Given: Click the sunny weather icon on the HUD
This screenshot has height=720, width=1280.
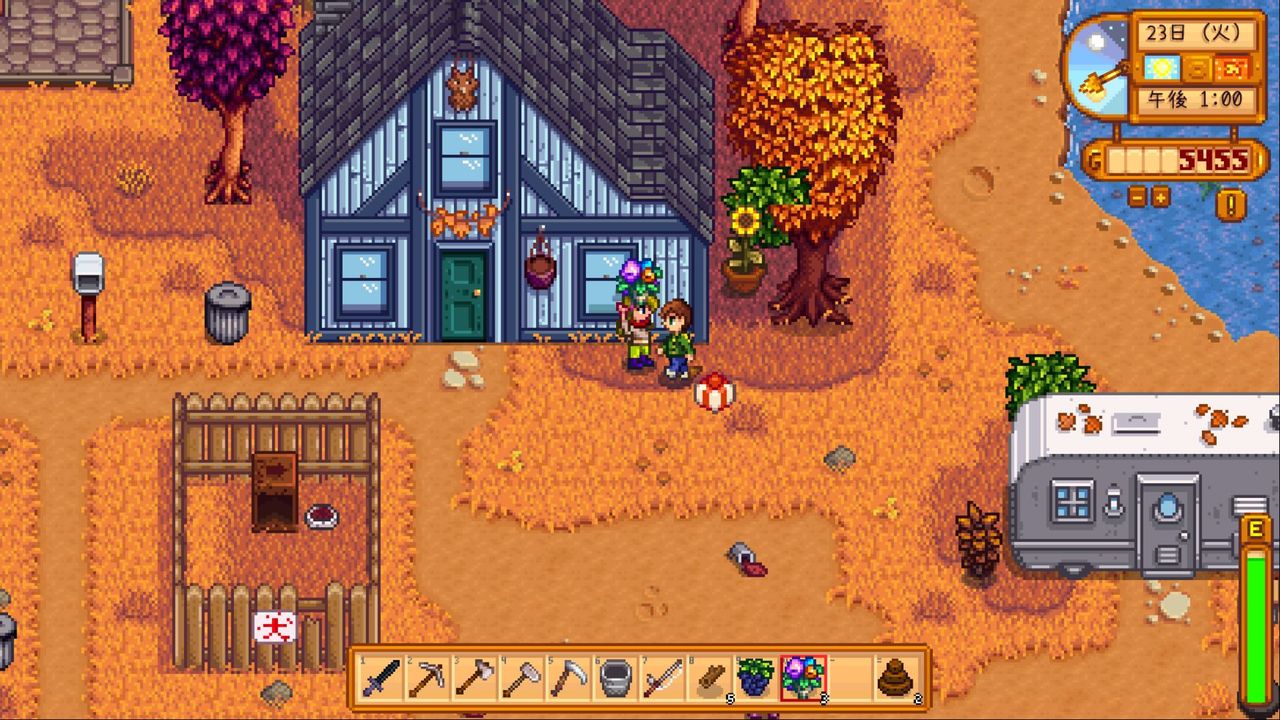Looking at the screenshot, I should 1161,68.
